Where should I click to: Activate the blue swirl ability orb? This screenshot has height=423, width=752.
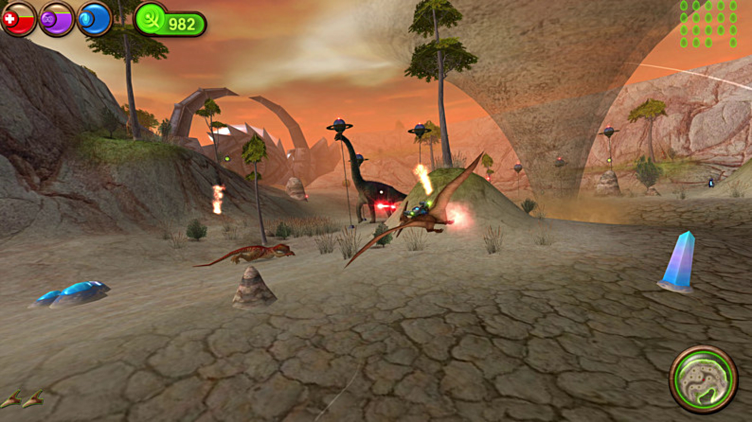click(x=94, y=18)
